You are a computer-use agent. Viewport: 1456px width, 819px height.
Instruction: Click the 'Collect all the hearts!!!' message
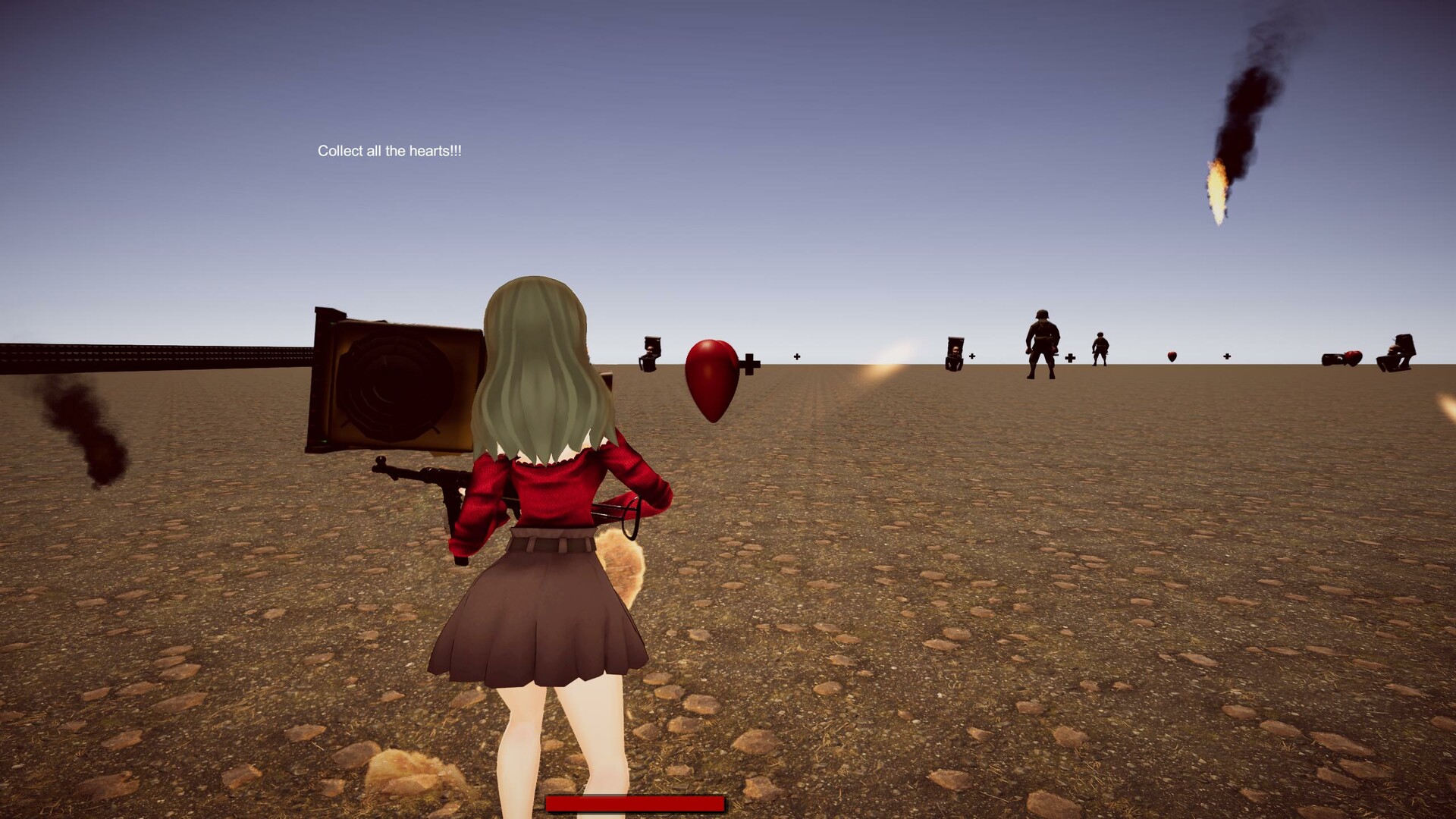[x=391, y=150]
